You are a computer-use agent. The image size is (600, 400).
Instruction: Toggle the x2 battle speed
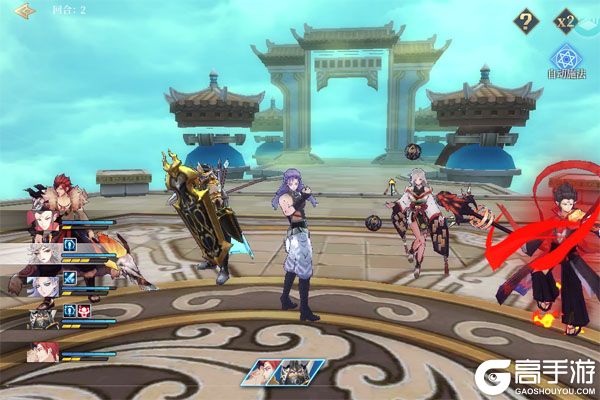click(567, 19)
